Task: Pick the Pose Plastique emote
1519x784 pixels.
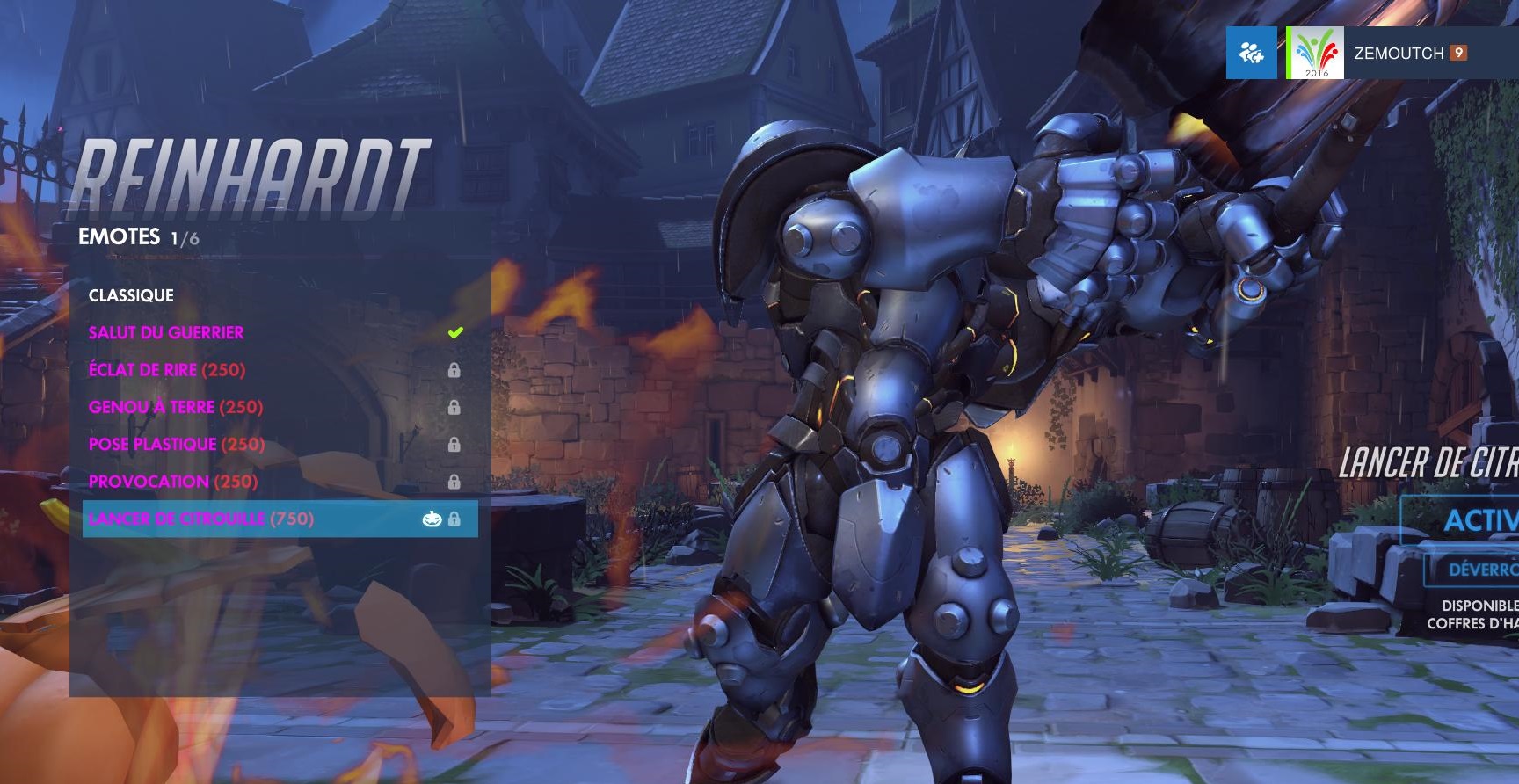Action: pyautogui.click(x=177, y=445)
